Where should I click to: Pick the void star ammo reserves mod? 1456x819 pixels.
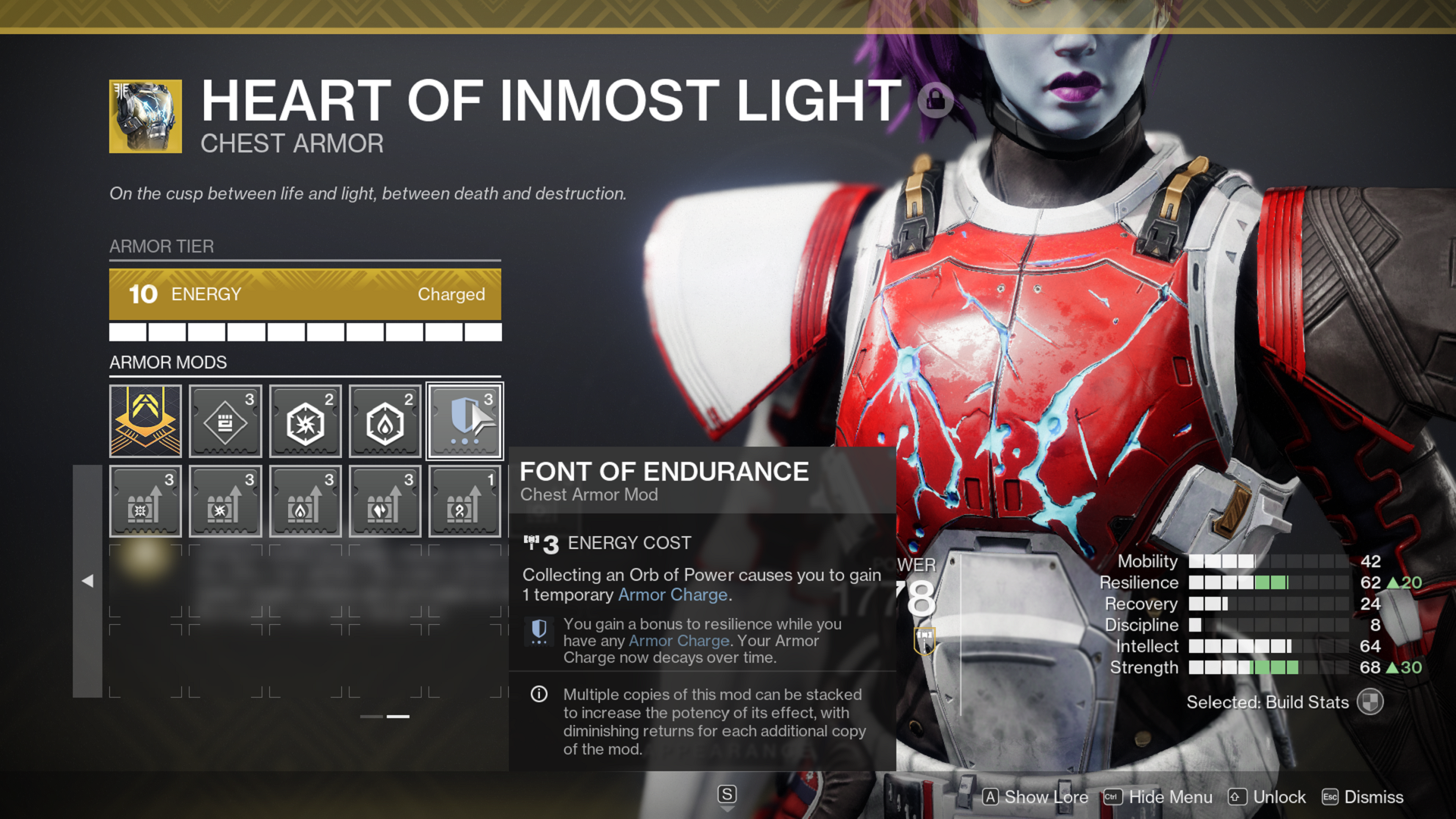point(225,501)
